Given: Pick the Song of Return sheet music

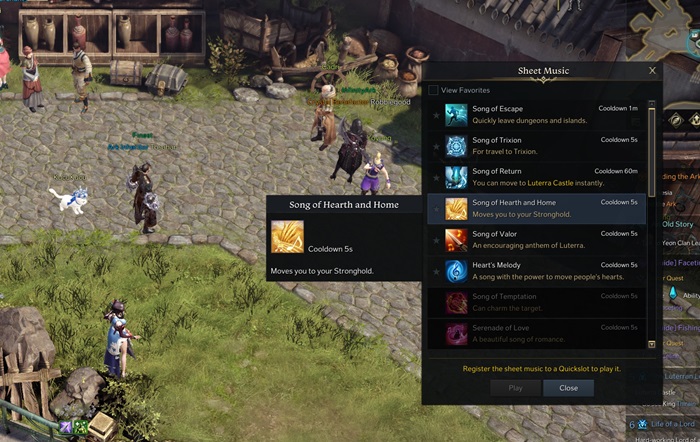Looking at the screenshot, I should 540,177.
